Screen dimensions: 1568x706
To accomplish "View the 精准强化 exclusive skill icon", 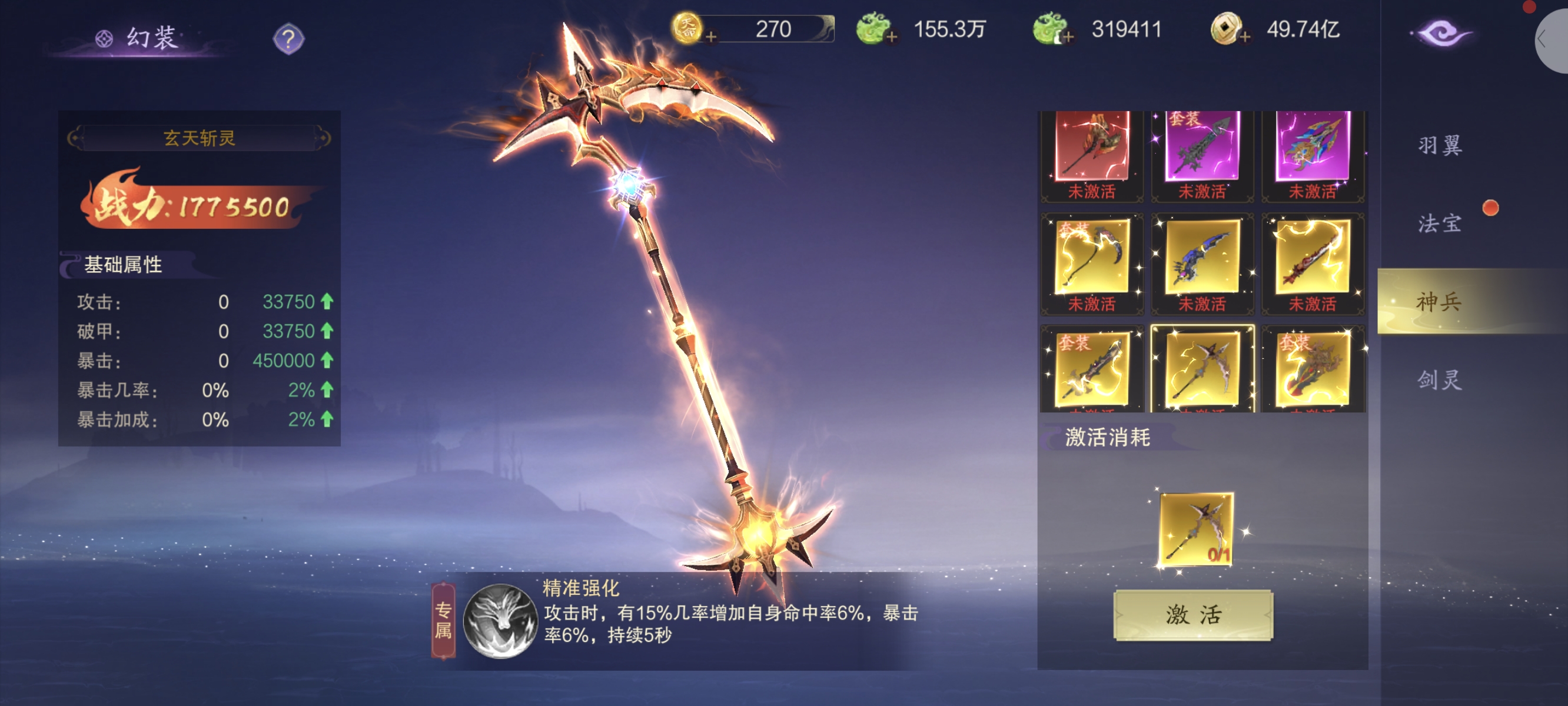I will click(500, 621).
